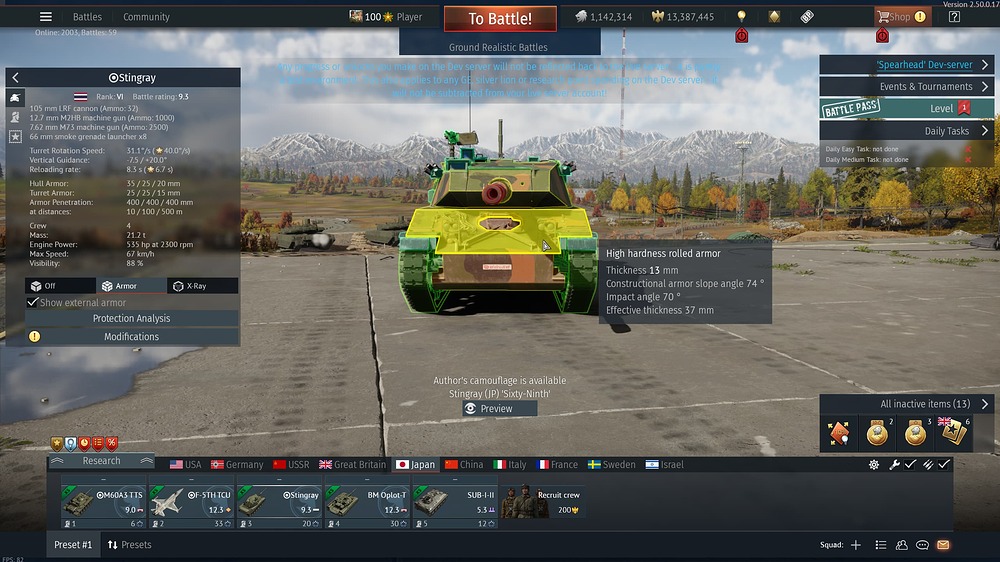
Task: Recruit a new crew
Action: pyautogui.click(x=543, y=502)
